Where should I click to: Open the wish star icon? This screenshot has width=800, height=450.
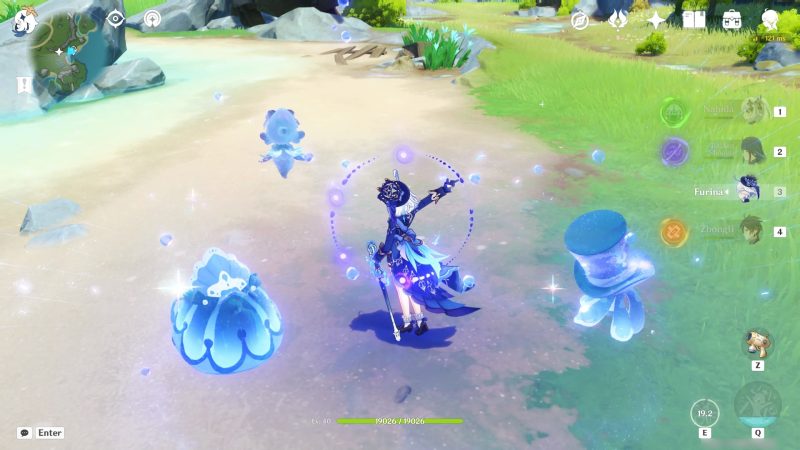click(656, 20)
